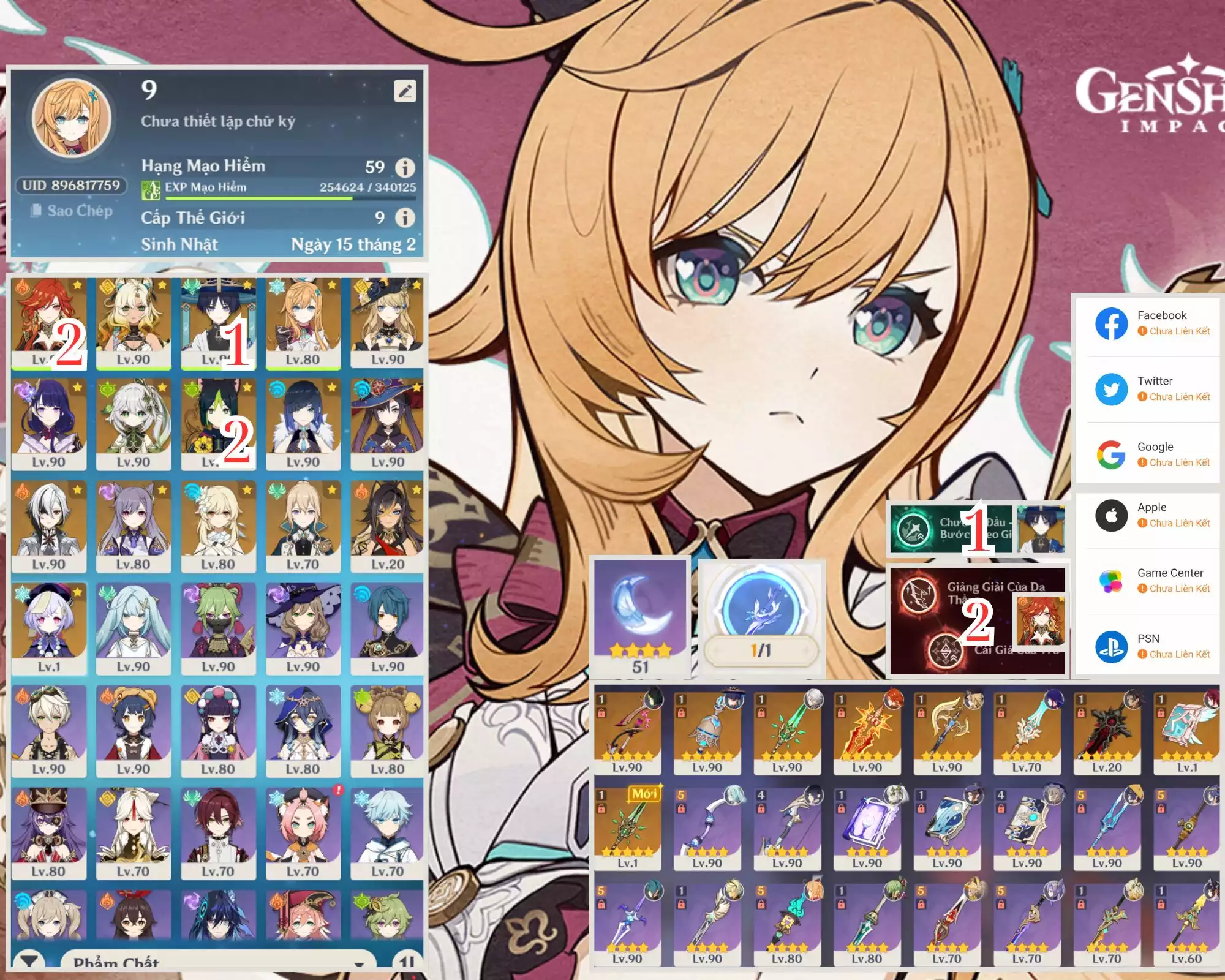
Task: Copy the UID with Sao Chép
Action: point(72,211)
